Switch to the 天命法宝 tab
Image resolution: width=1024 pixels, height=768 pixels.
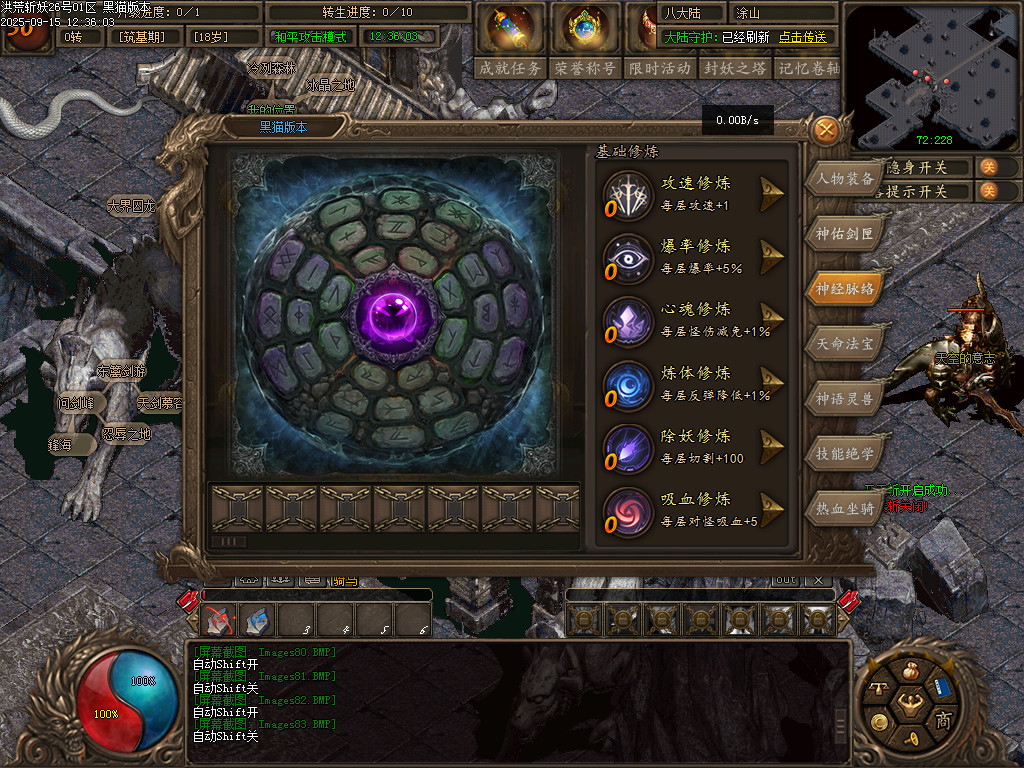point(845,343)
